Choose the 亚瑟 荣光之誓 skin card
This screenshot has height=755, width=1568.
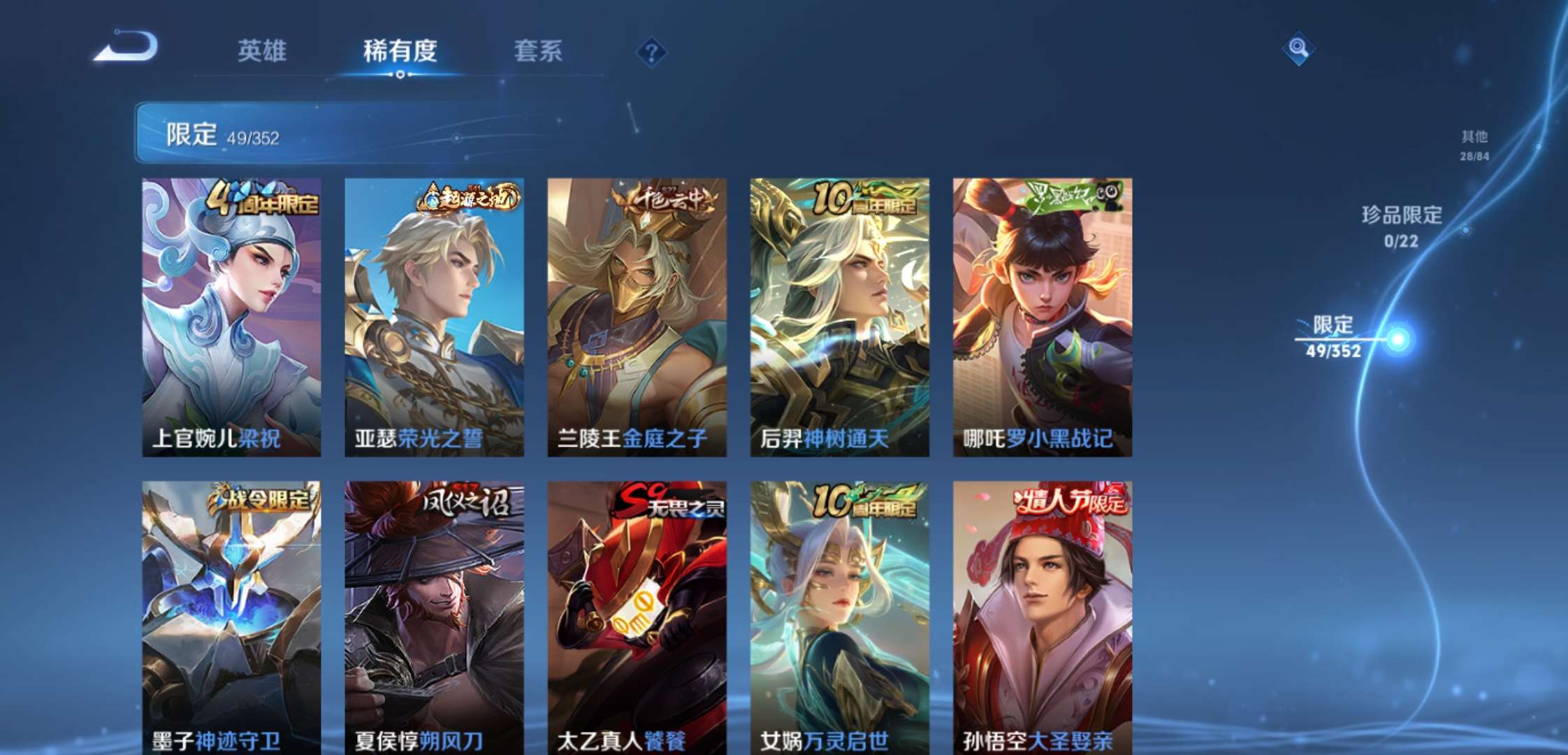pyautogui.click(x=434, y=317)
